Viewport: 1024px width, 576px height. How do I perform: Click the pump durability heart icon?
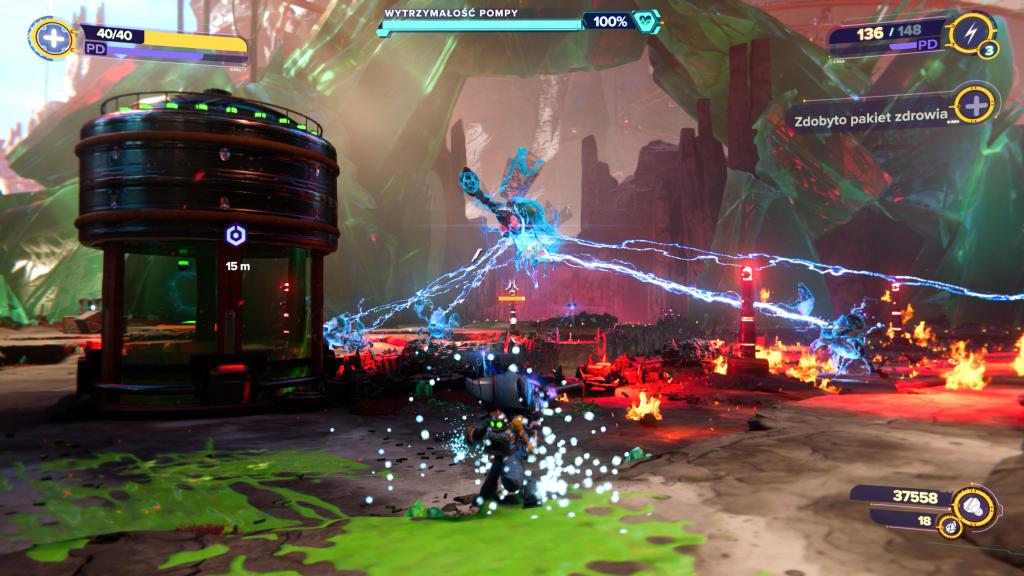(x=646, y=21)
